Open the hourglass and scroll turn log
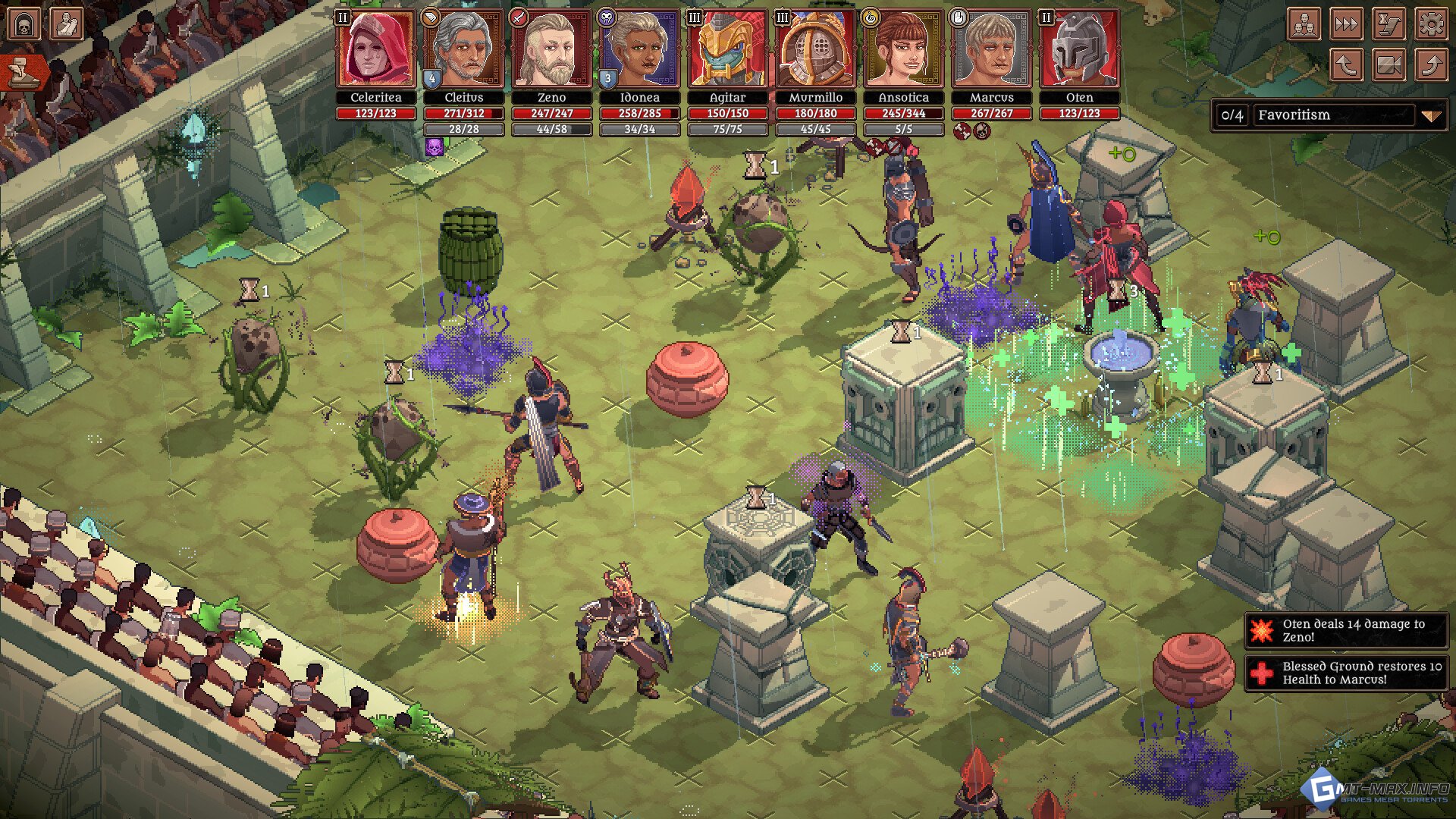 point(1389,24)
